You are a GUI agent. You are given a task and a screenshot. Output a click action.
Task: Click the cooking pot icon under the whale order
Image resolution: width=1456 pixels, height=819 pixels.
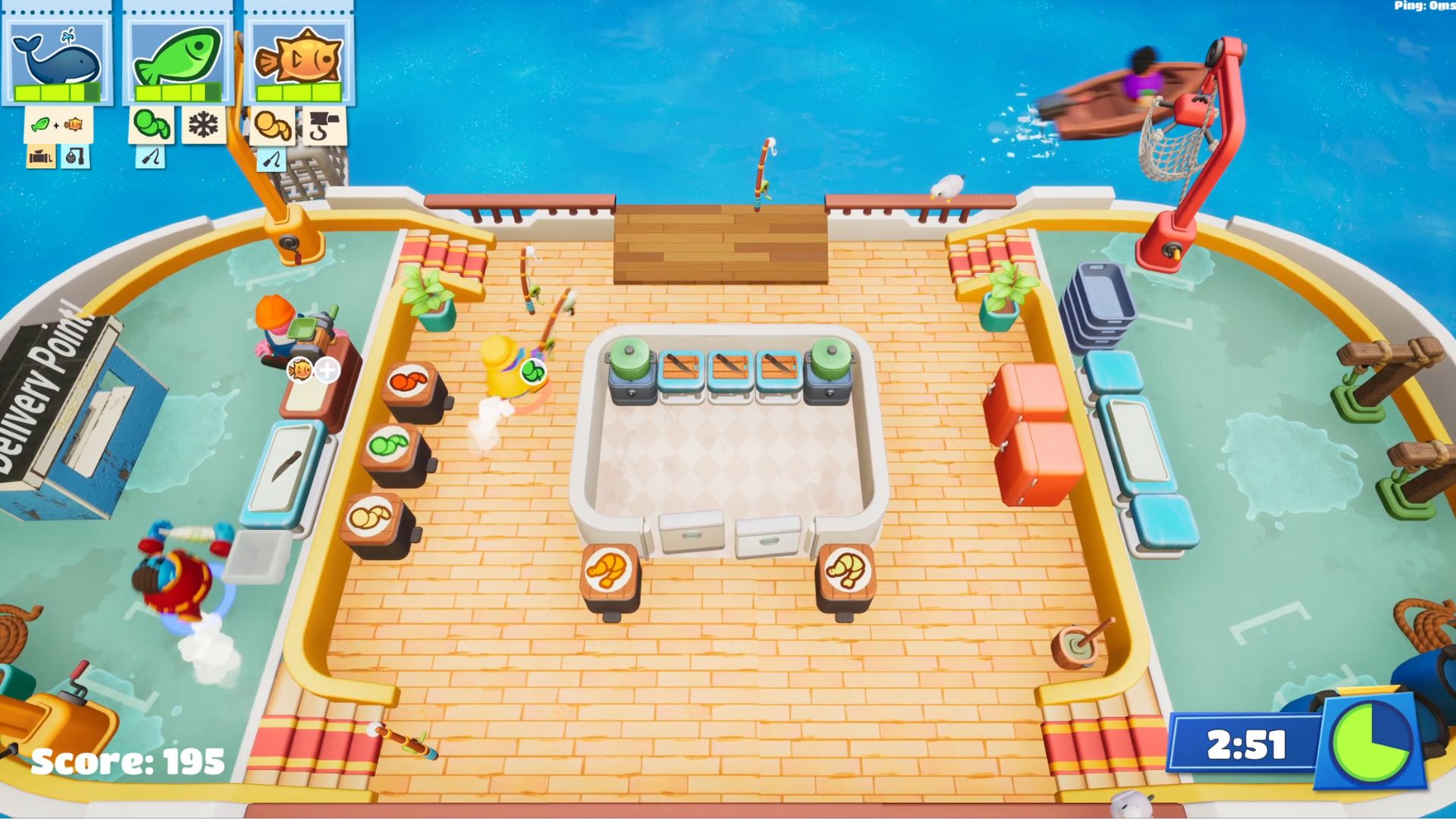click(40, 158)
